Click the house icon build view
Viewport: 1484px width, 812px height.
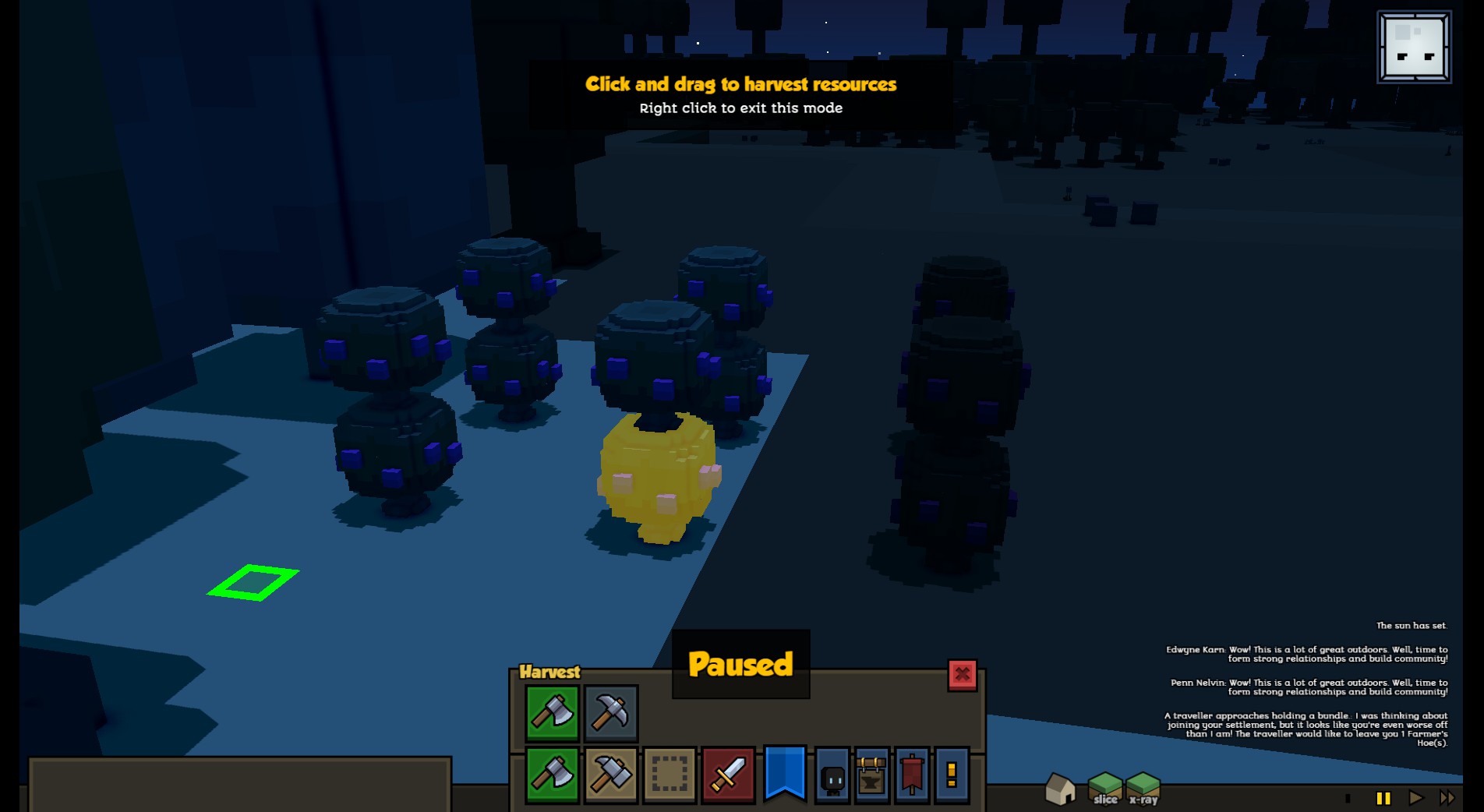[1060, 789]
